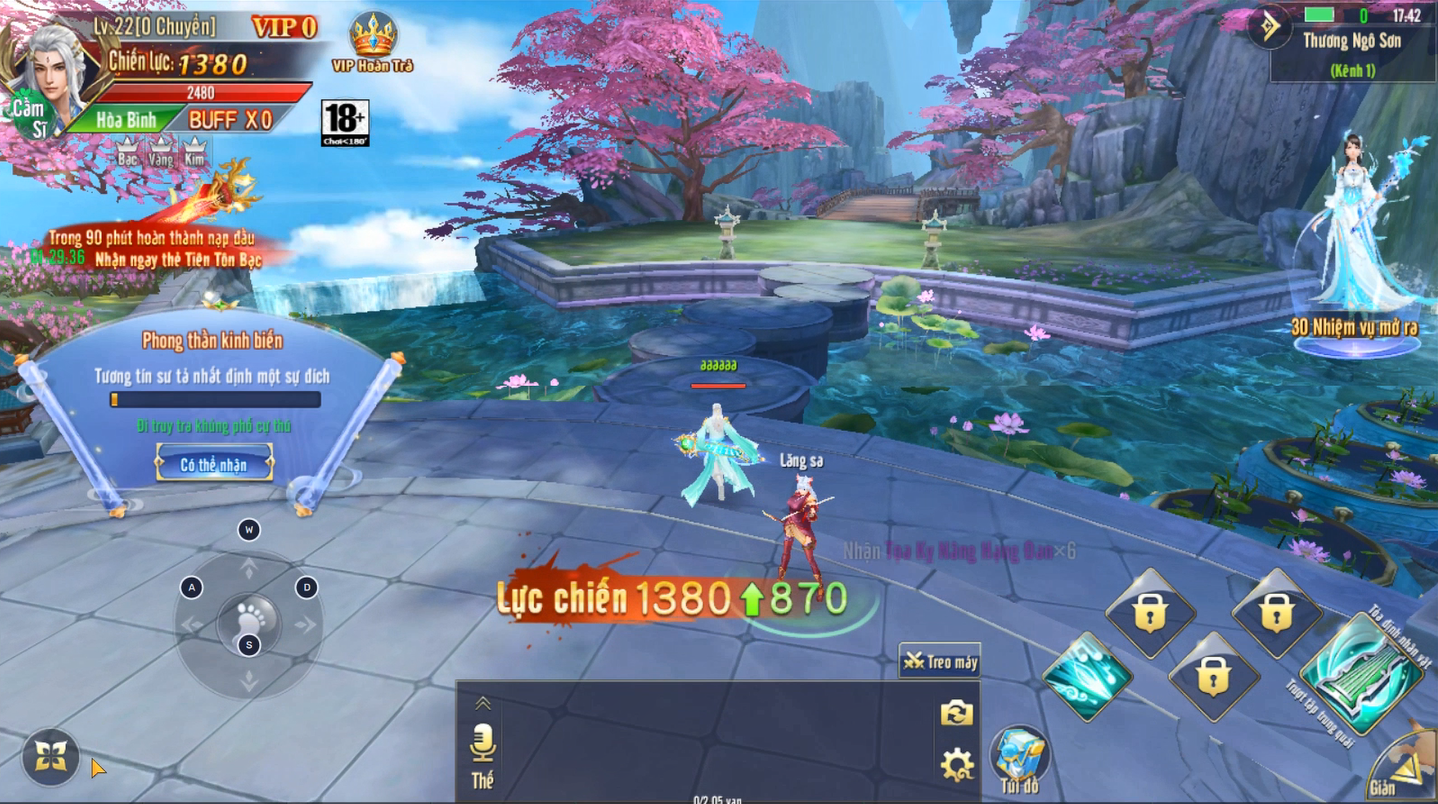Viewport: 1438px width, 804px height.
Task: Select the Kim crown tier
Action: [194, 151]
